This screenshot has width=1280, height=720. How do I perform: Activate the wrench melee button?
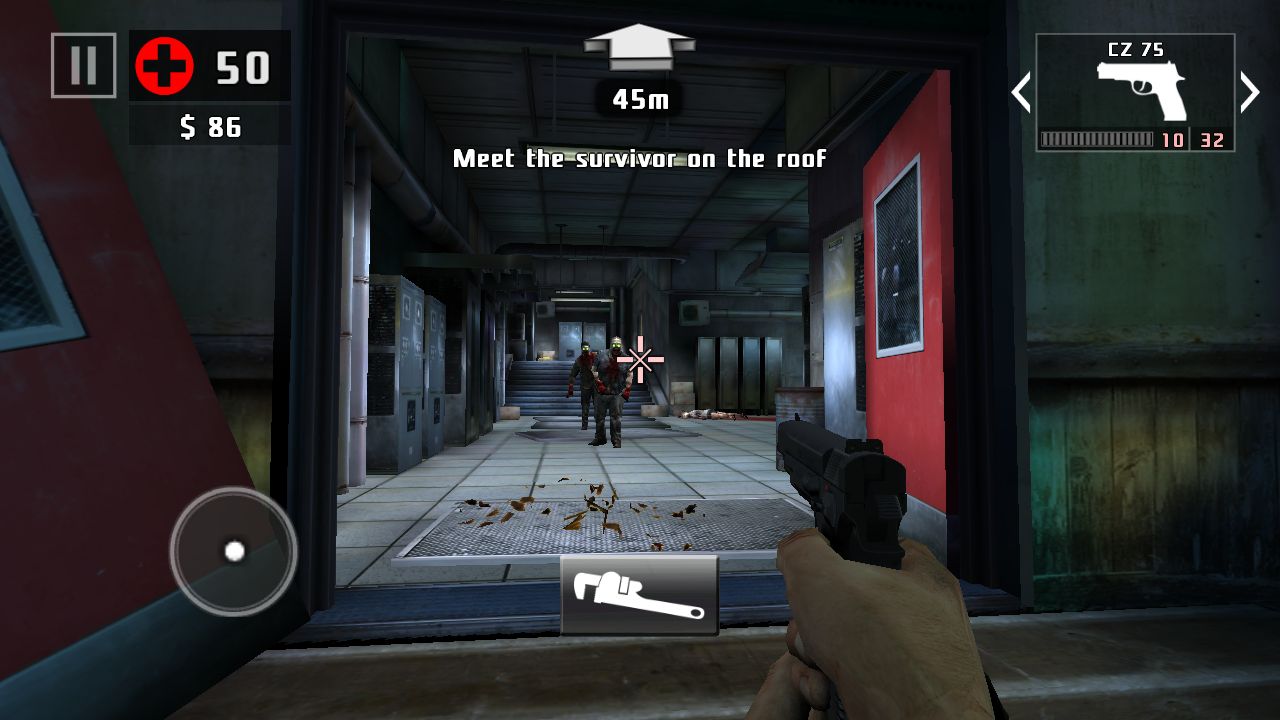[x=639, y=595]
